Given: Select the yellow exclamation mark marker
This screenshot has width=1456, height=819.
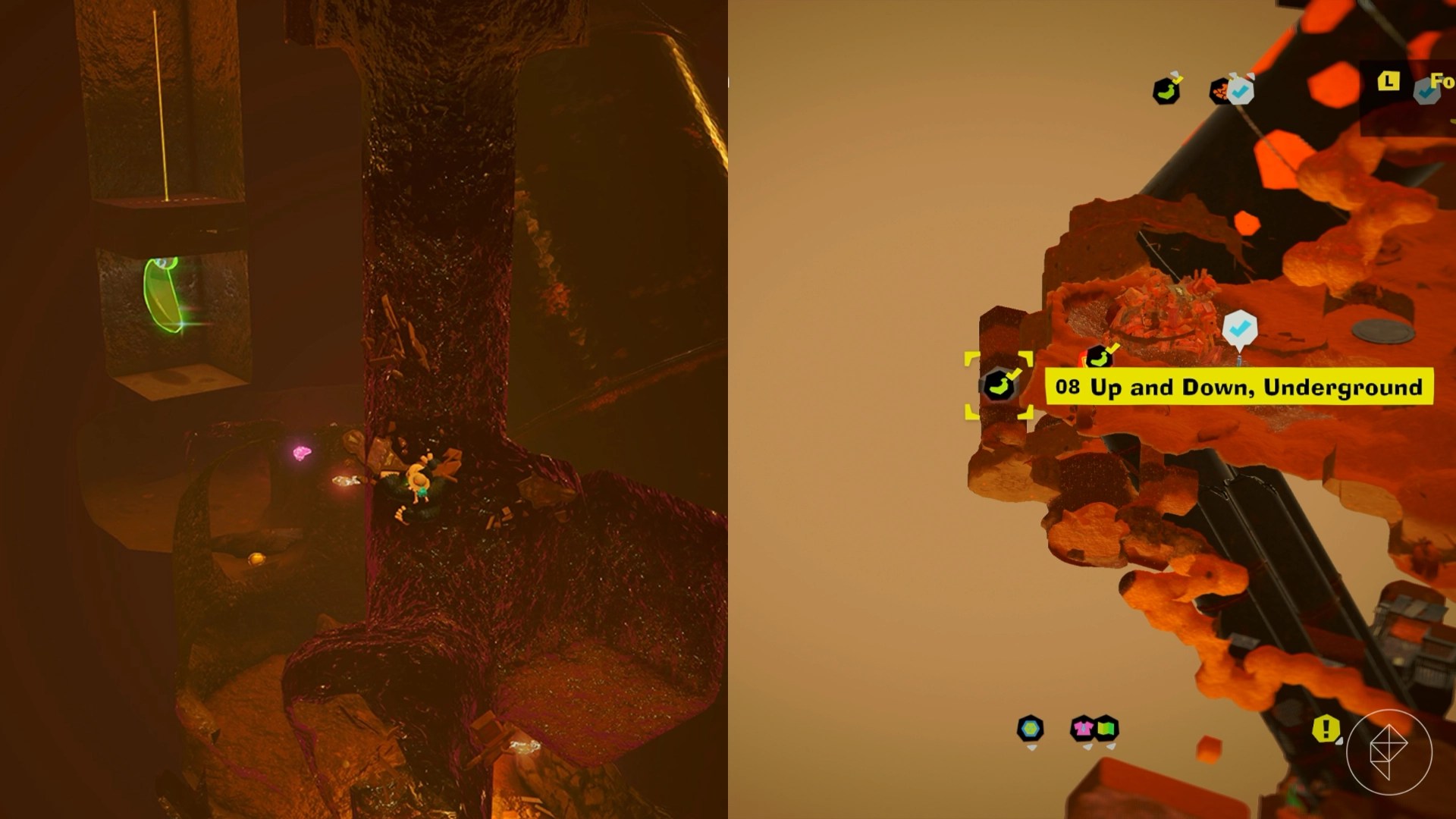Looking at the screenshot, I should coord(1325,729).
